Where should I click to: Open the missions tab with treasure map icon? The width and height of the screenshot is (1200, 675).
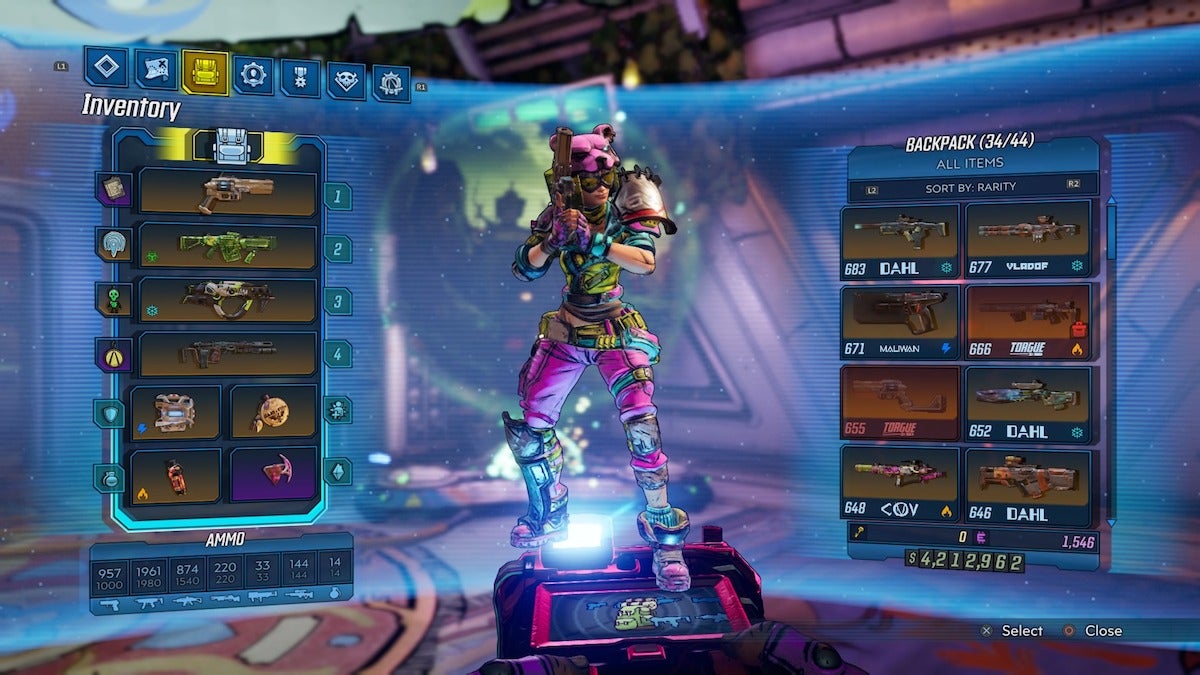(x=156, y=70)
